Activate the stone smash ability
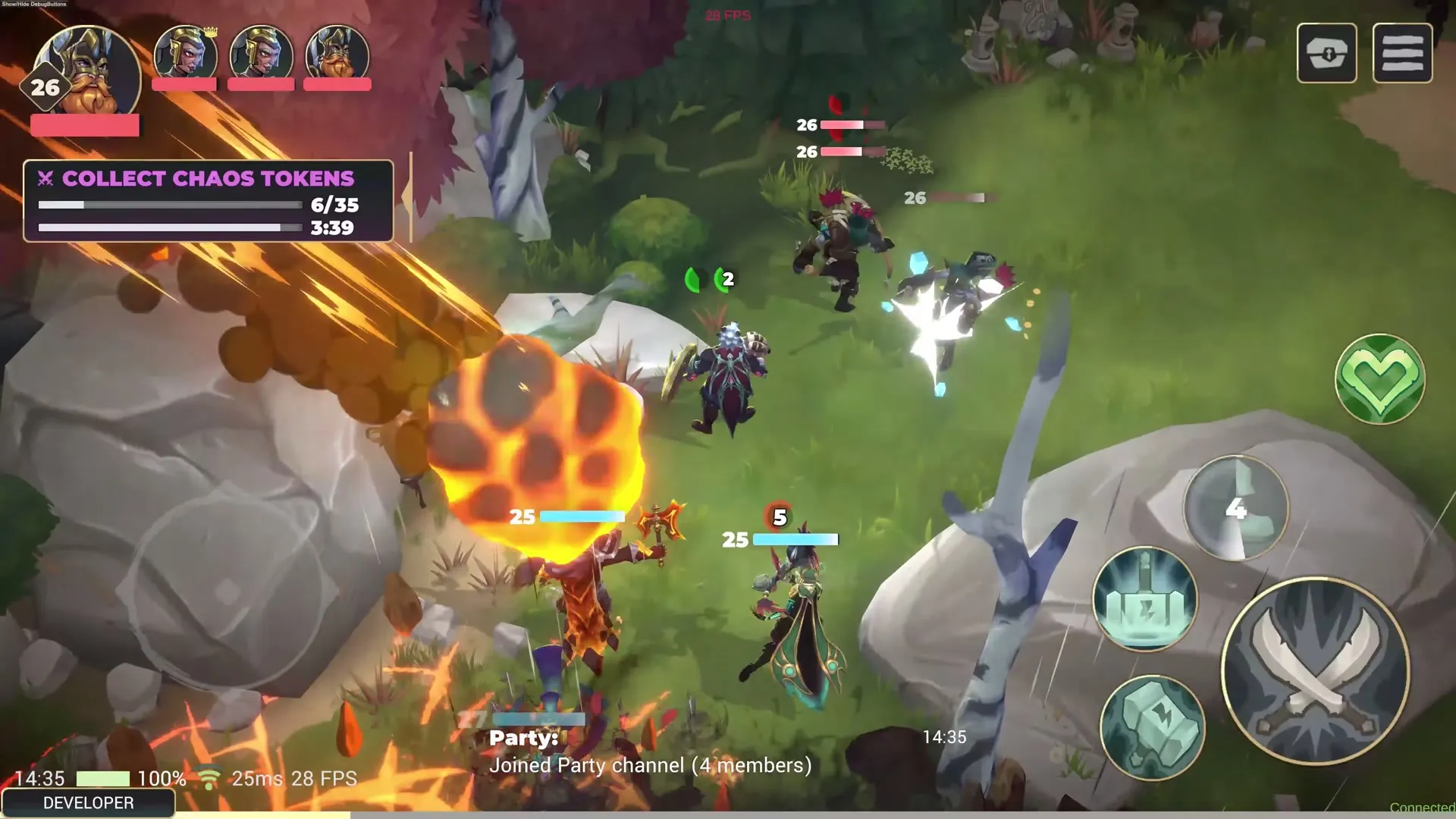 click(x=1154, y=726)
